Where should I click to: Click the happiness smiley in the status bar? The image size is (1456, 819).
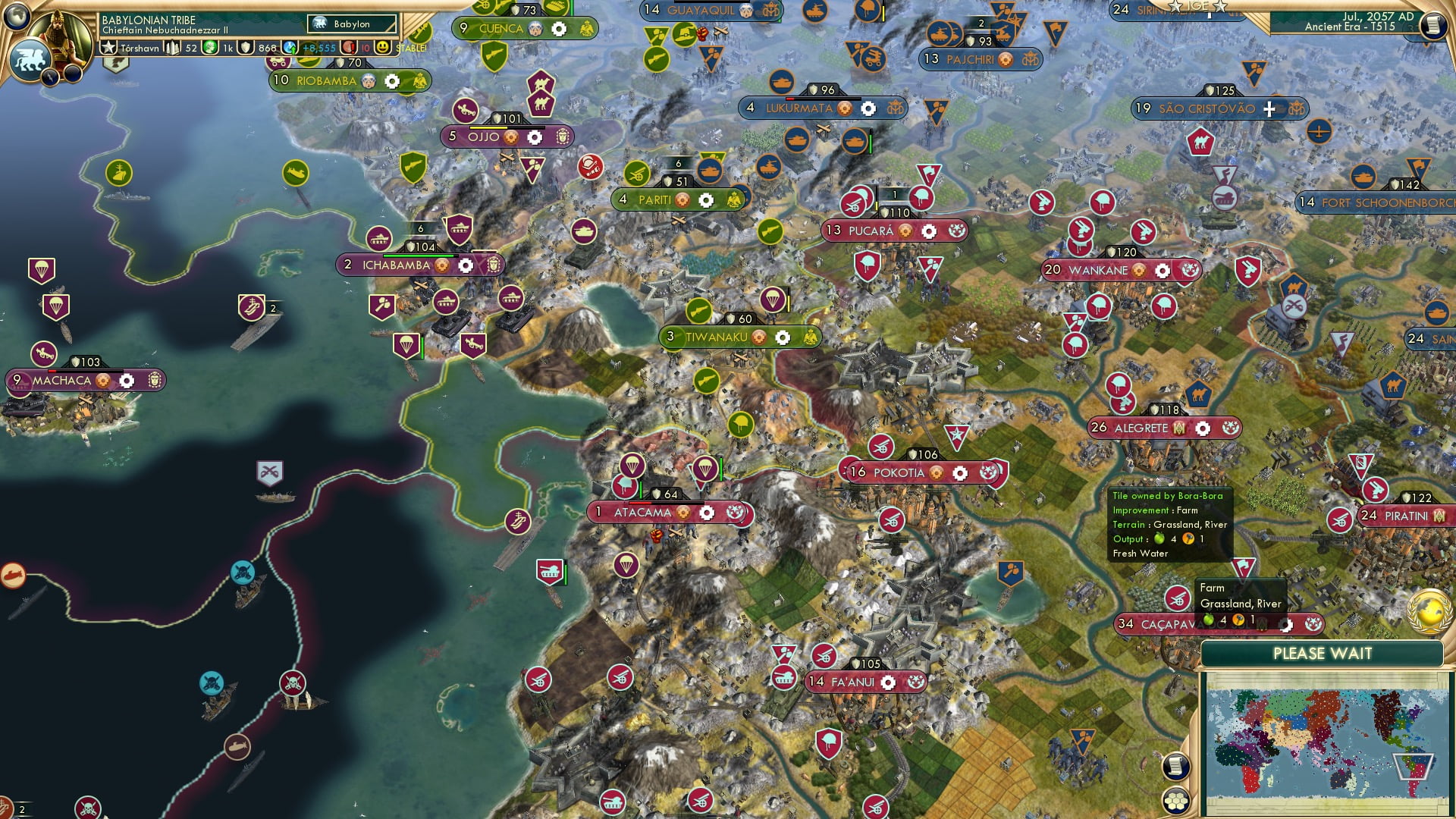pyautogui.click(x=384, y=48)
